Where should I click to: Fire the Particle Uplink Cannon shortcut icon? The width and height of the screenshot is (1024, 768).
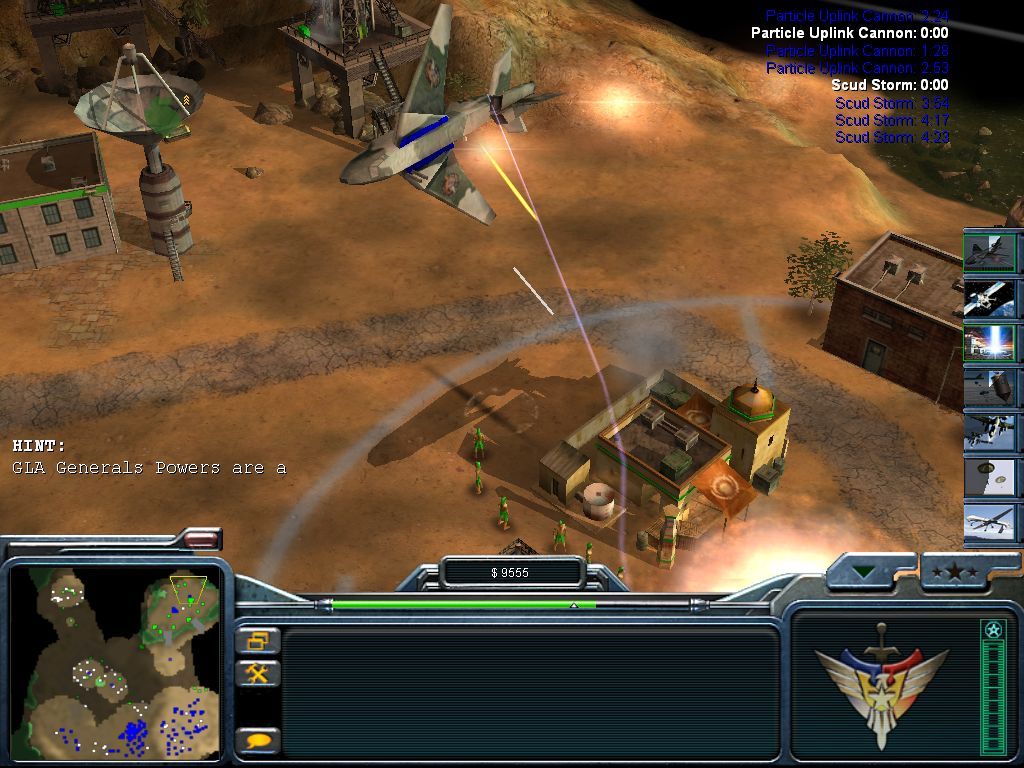(x=990, y=343)
